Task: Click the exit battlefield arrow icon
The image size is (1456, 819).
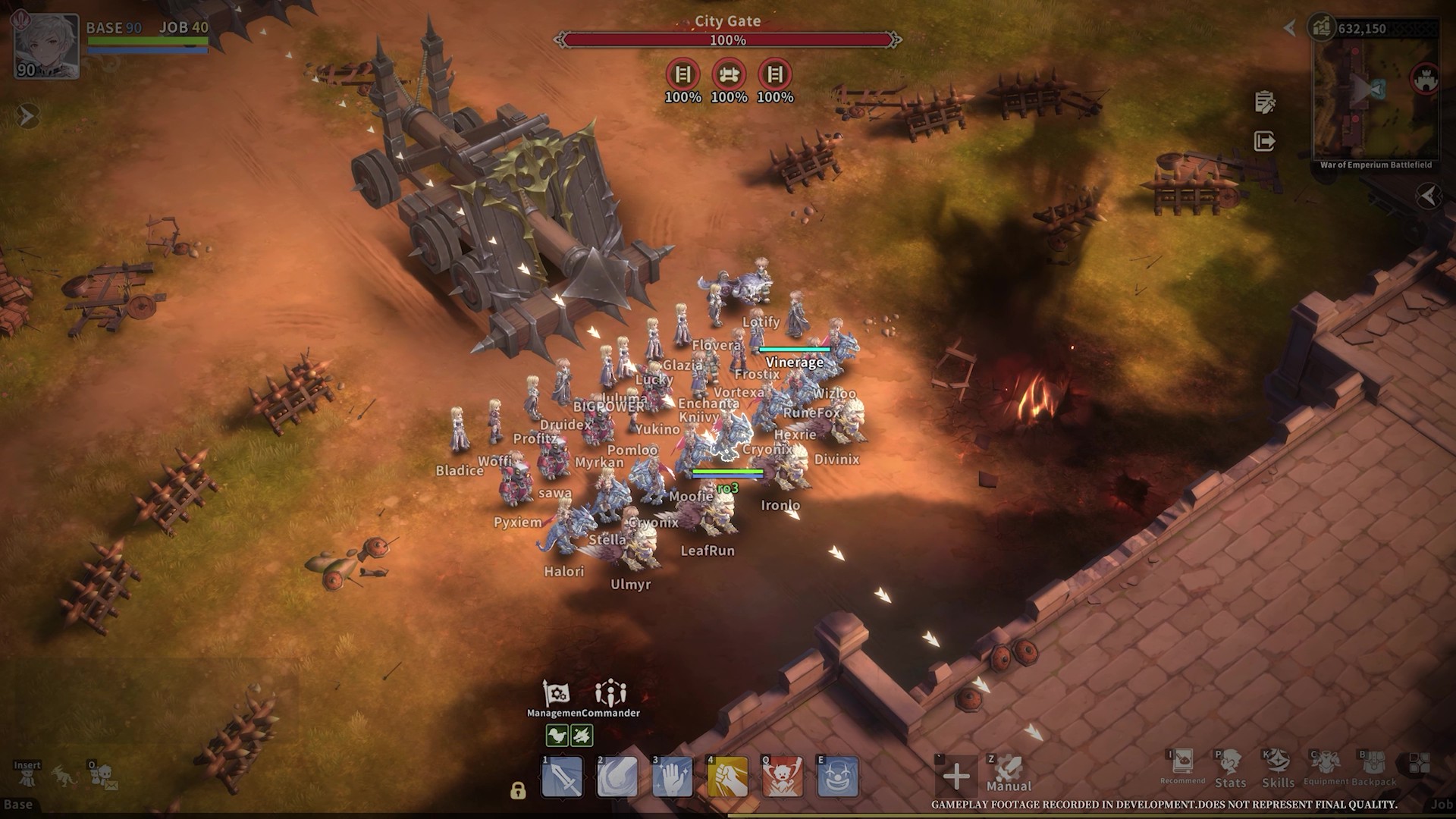Action: [1264, 141]
